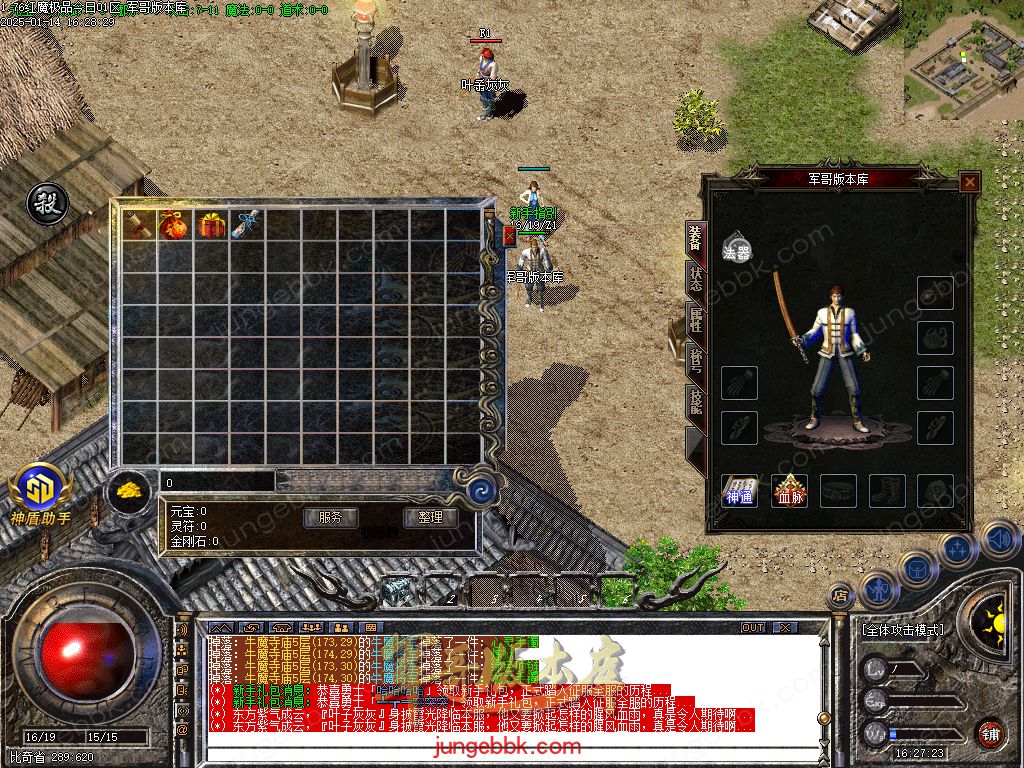The width and height of the screenshot is (1024, 768).
Task: Open the 铺 stall button
Action: (x=990, y=733)
